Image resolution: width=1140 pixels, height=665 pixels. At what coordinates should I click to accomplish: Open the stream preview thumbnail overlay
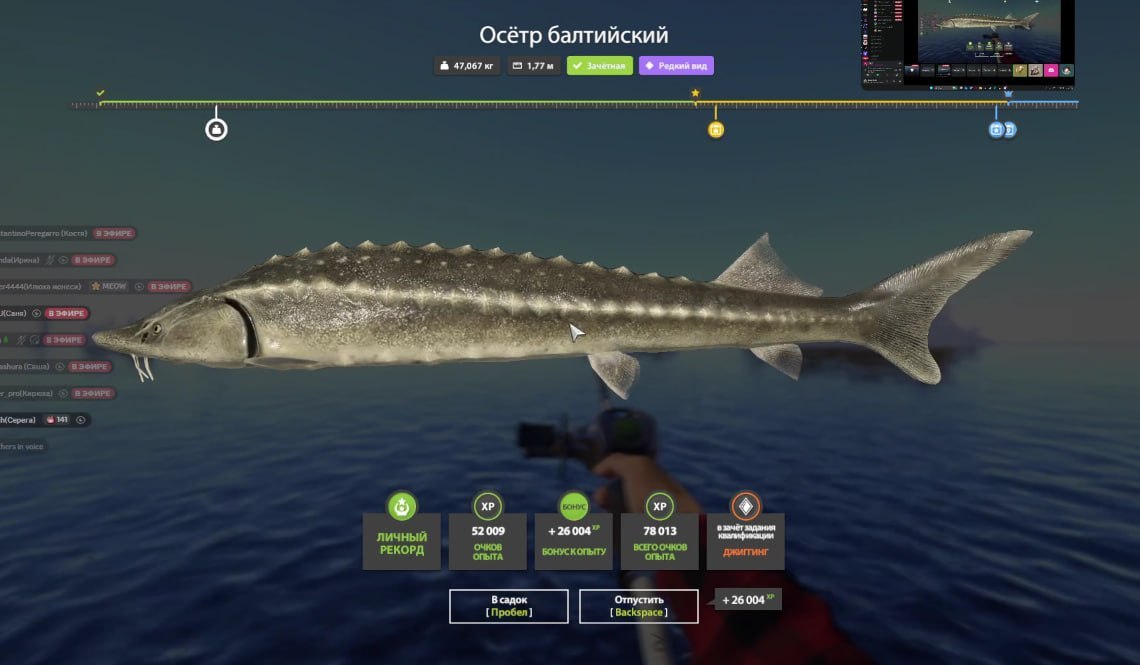tap(967, 44)
